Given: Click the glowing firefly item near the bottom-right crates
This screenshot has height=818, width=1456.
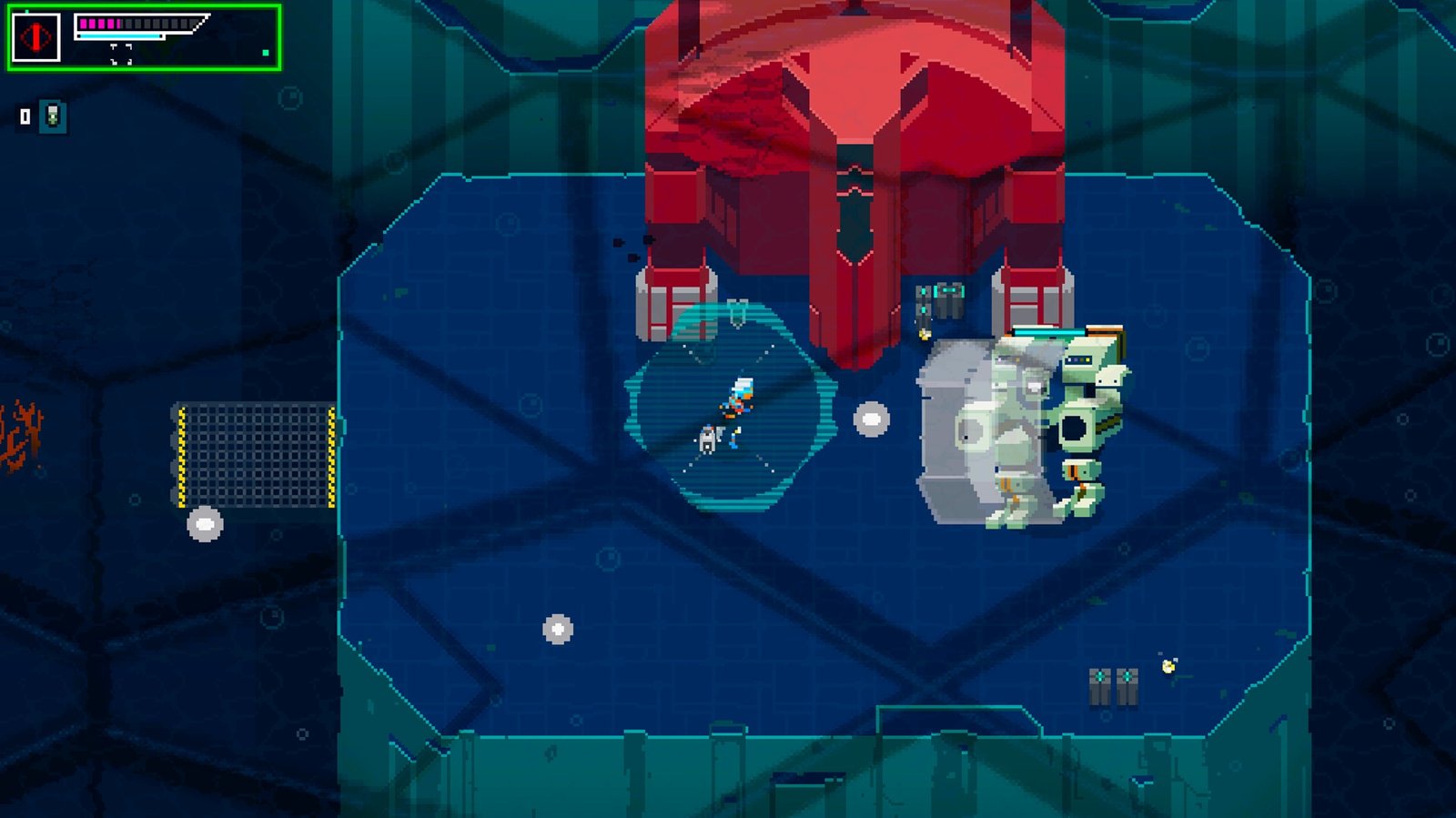Looking at the screenshot, I should coord(1168,666).
